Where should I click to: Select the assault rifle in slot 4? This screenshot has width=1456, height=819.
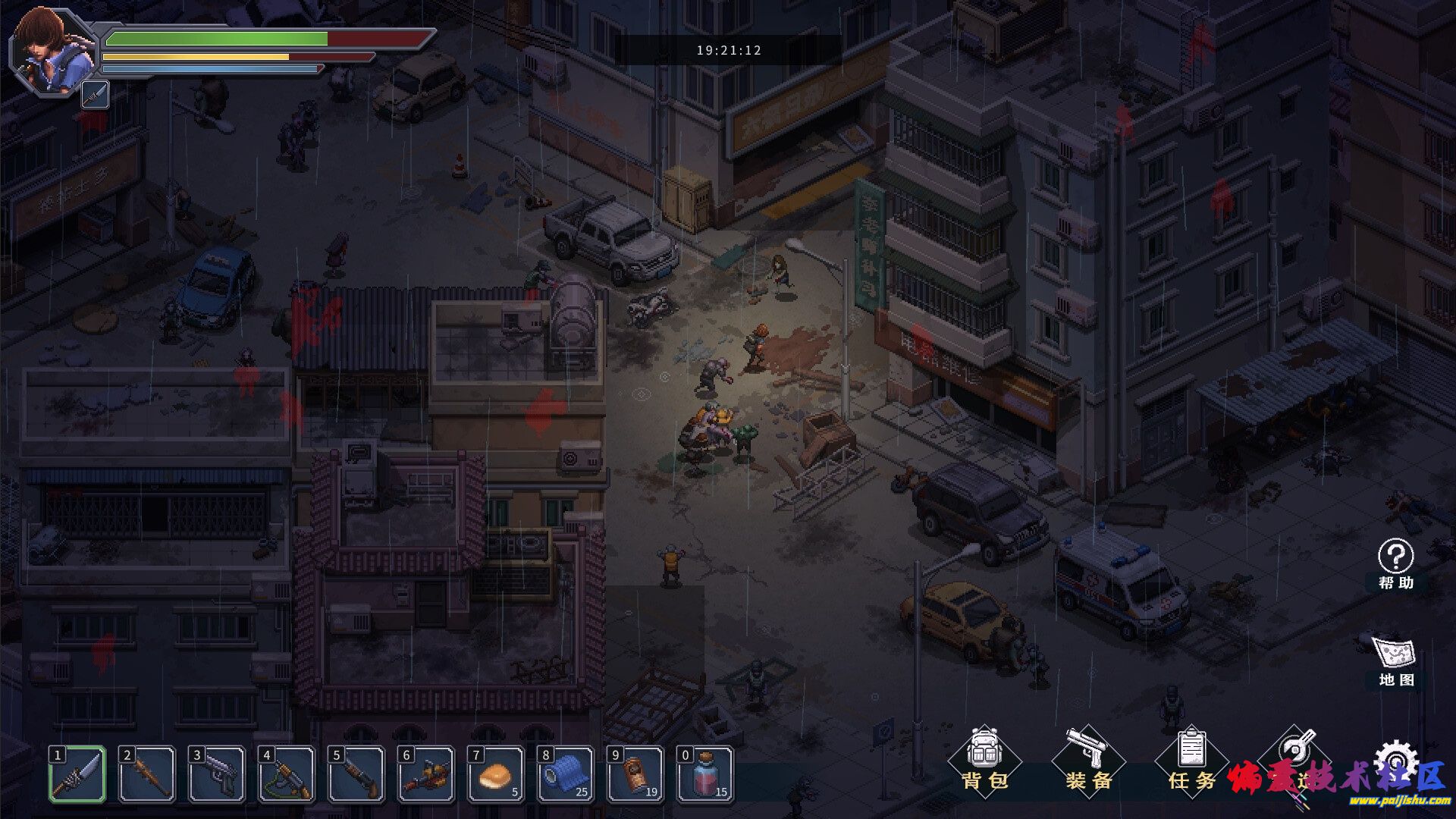287,774
